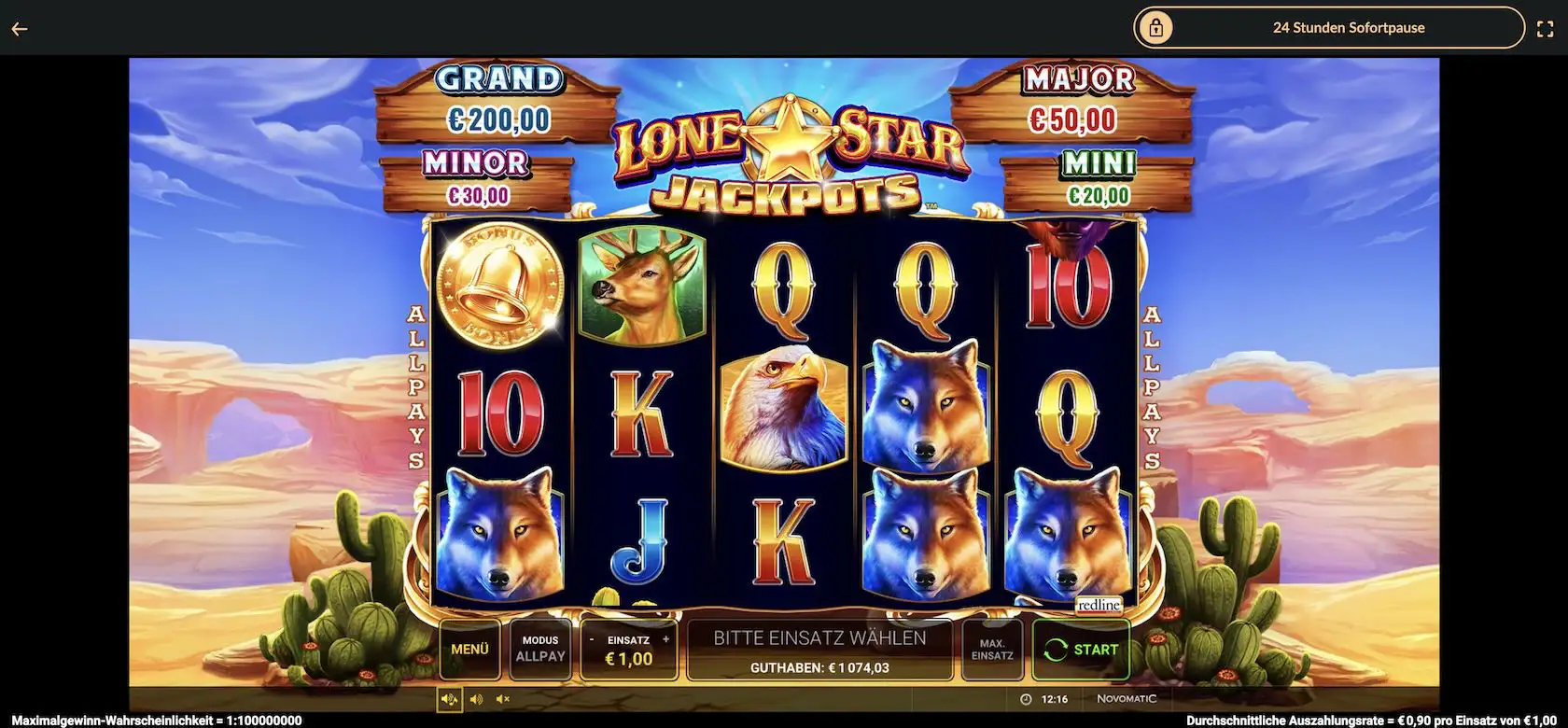
Task: Click the redline logo above the controls
Action: pyautogui.click(x=1099, y=604)
